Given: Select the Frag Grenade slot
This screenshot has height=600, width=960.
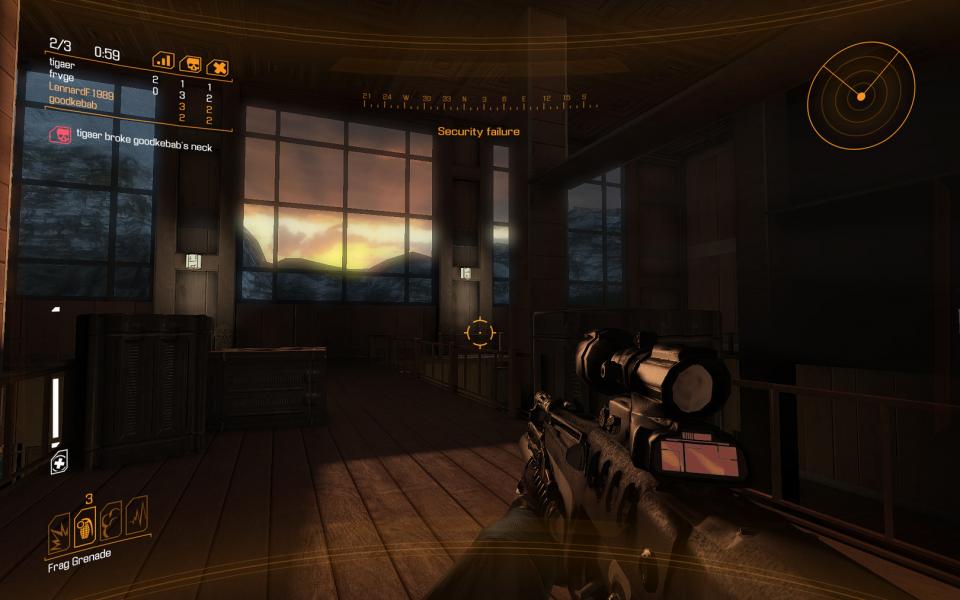Looking at the screenshot, I should (86, 522).
